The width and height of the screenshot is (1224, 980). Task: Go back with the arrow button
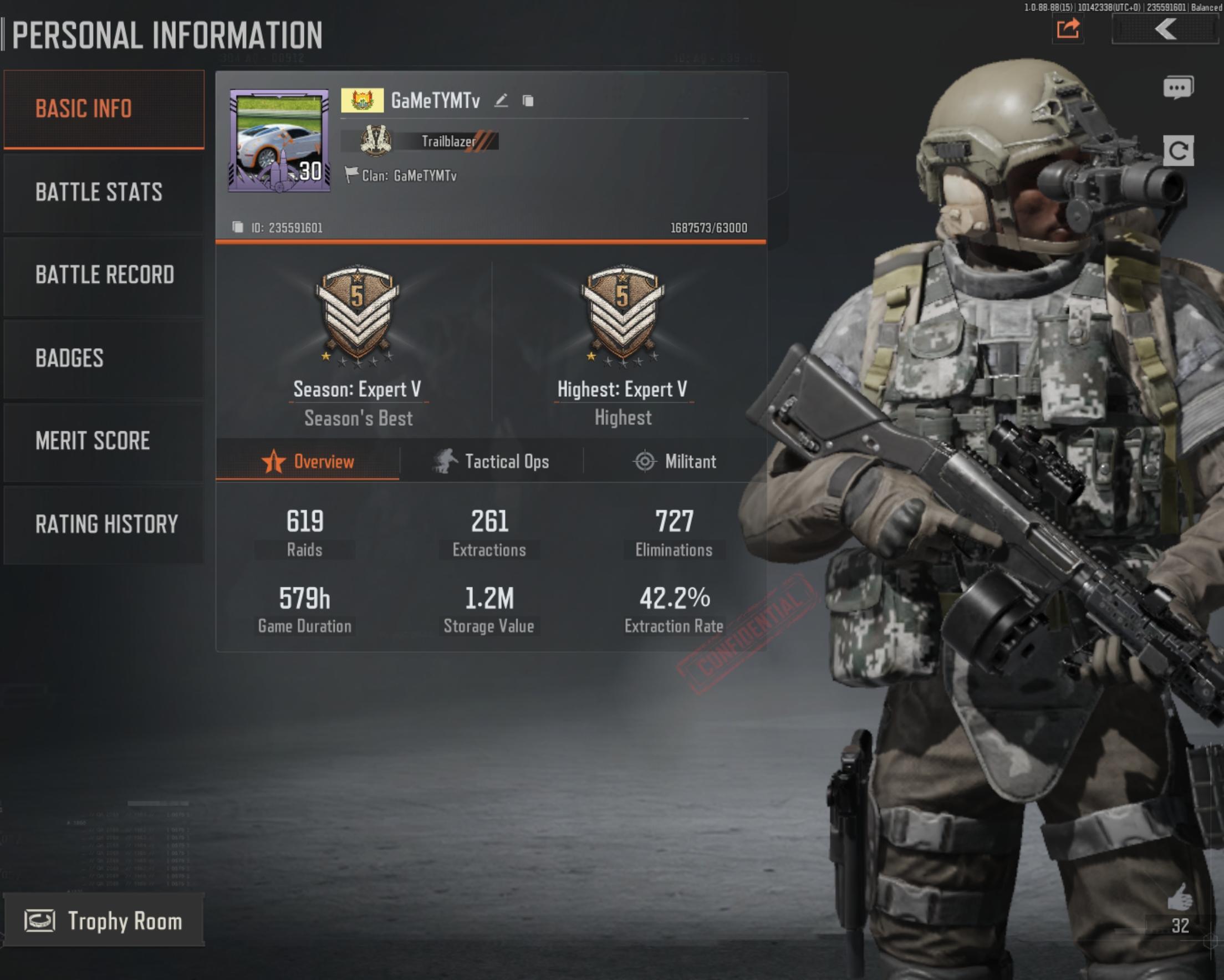(x=1166, y=29)
